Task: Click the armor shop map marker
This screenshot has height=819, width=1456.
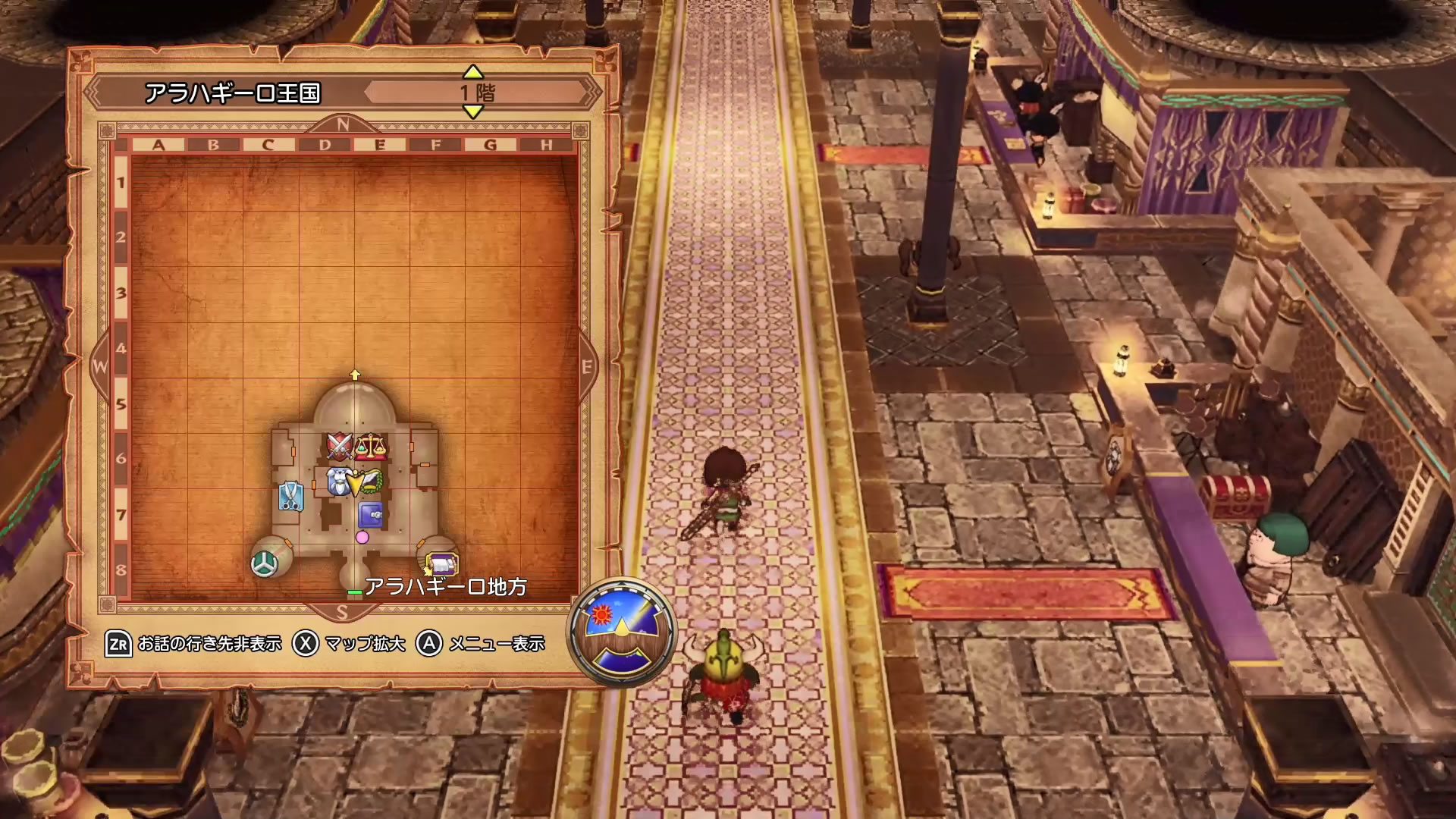Action: coord(338,482)
